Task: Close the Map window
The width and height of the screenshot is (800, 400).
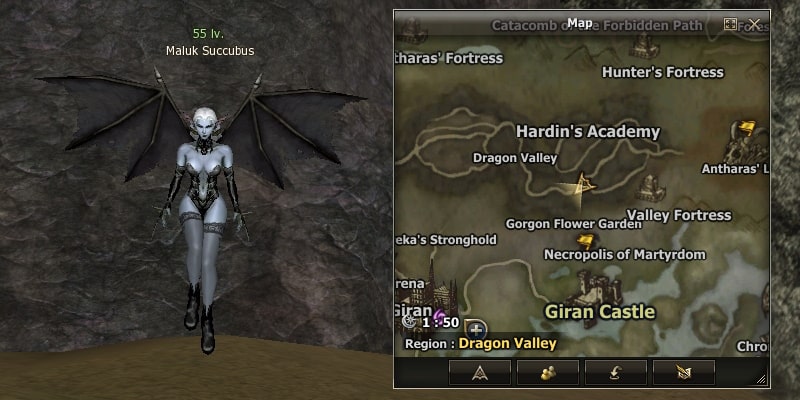Action: [755, 23]
